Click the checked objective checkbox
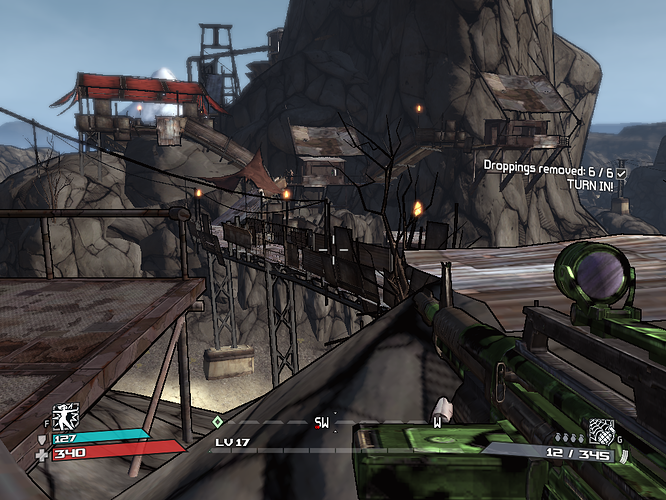666x500 pixels. pyautogui.click(x=622, y=173)
